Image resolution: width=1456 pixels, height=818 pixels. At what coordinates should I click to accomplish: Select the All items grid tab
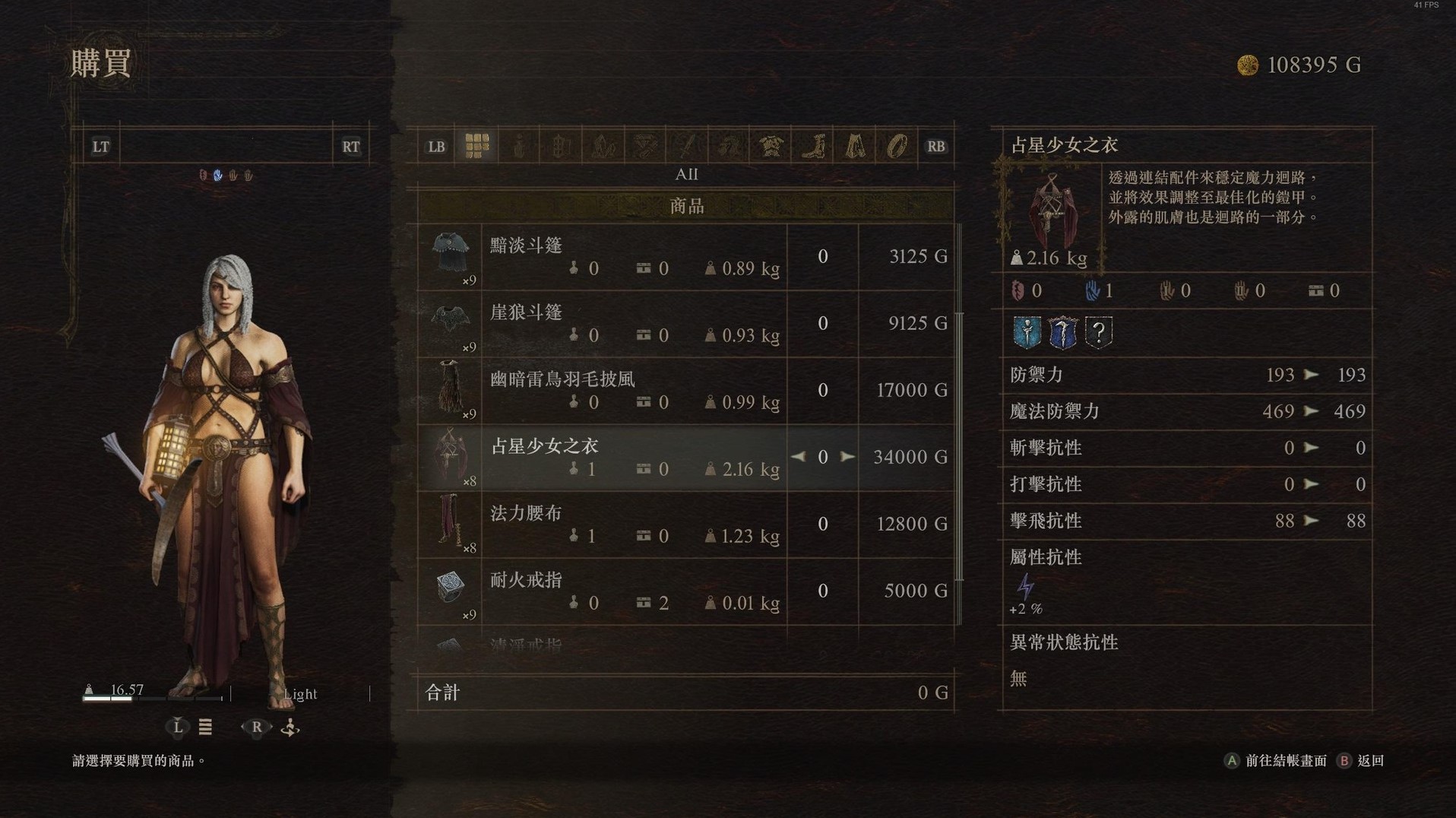click(x=476, y=146)
